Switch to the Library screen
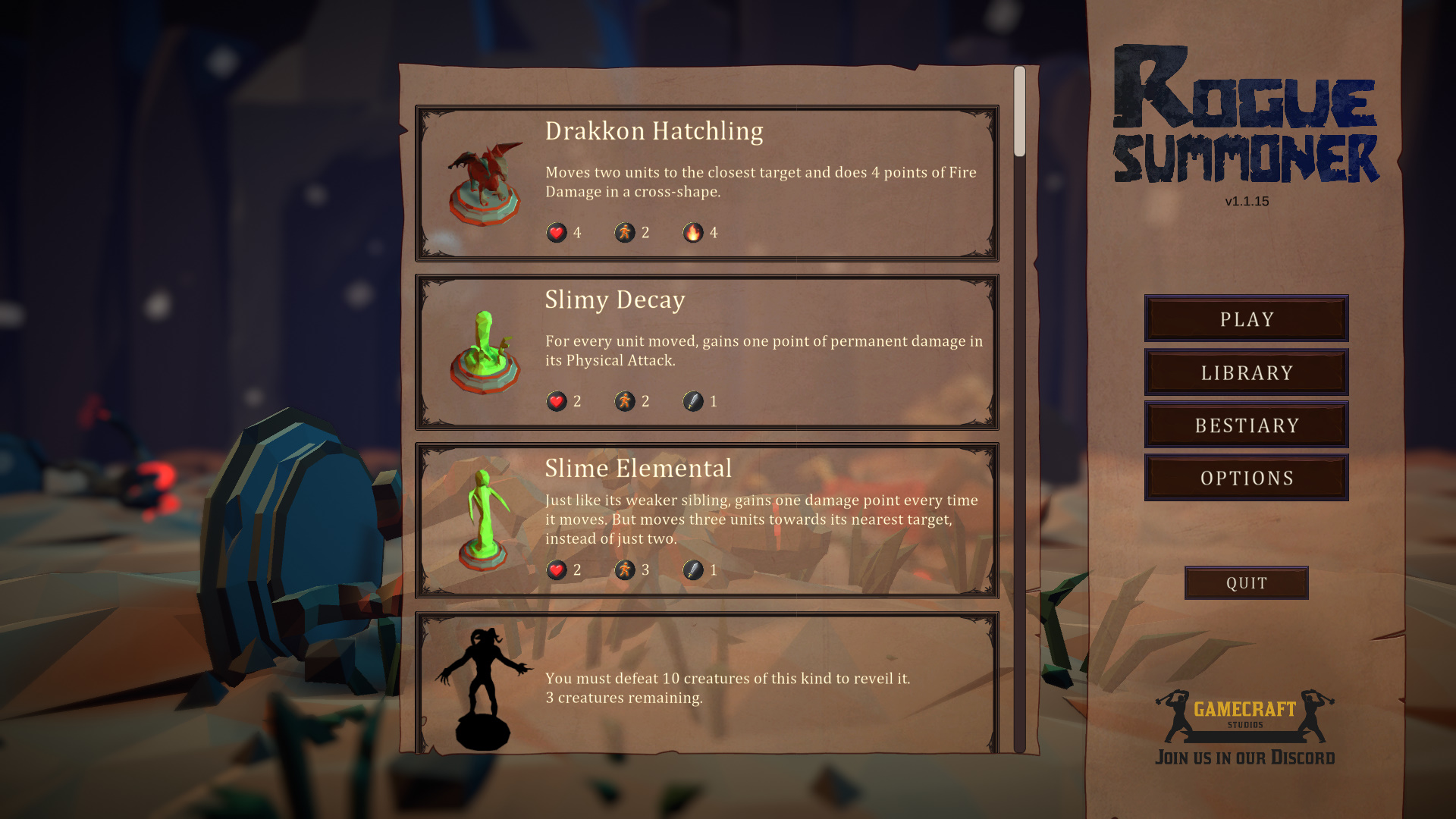 pos(1245,372)
